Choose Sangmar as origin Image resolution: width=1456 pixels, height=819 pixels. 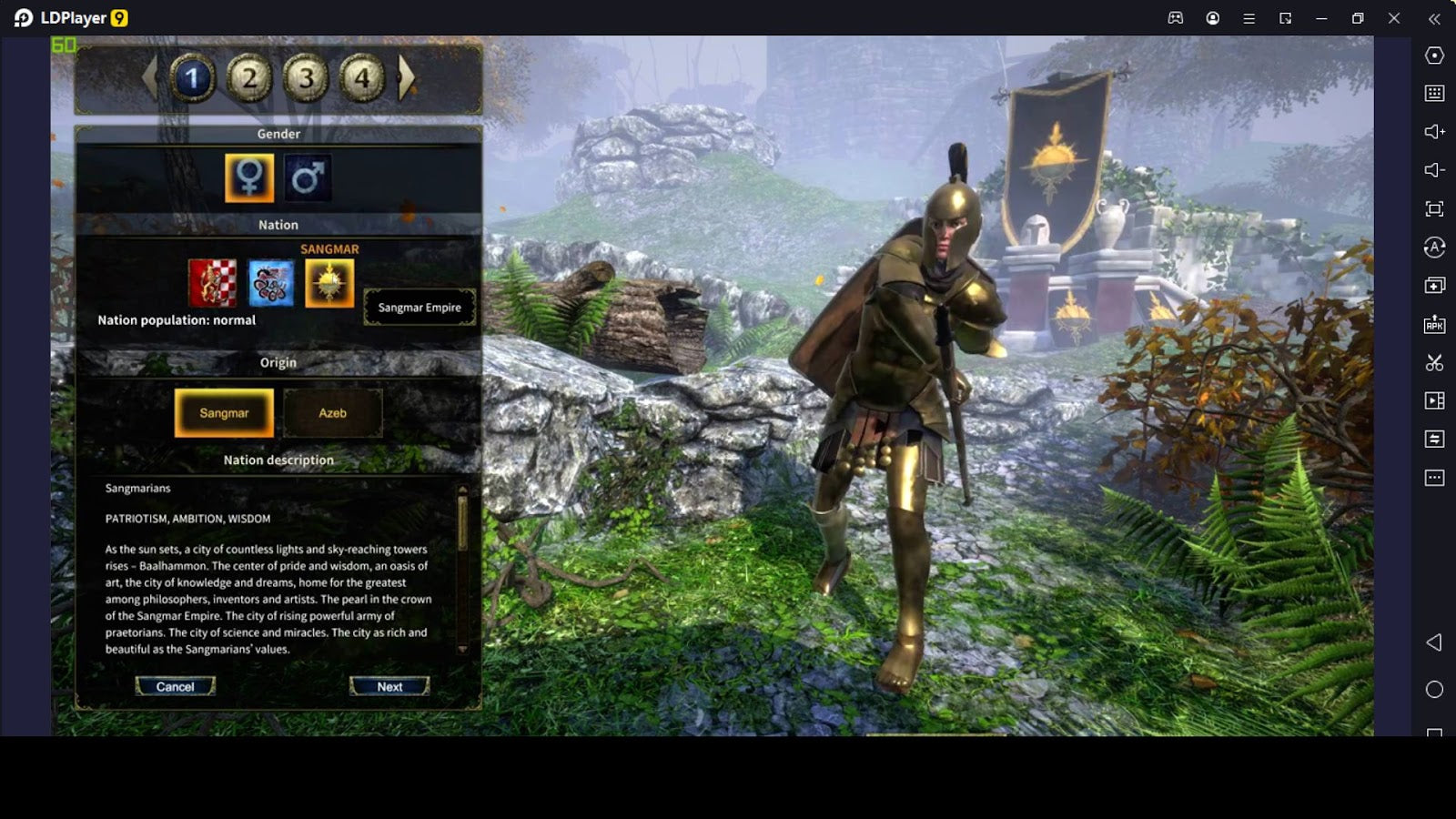pyautogui.click(x=224, y=413)
